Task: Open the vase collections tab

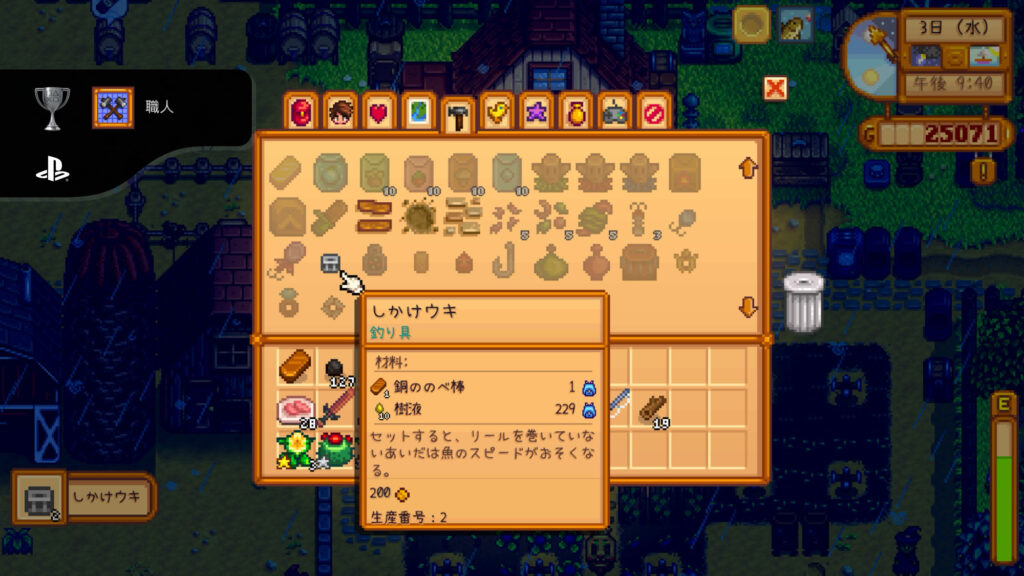Action: (575, 113)
